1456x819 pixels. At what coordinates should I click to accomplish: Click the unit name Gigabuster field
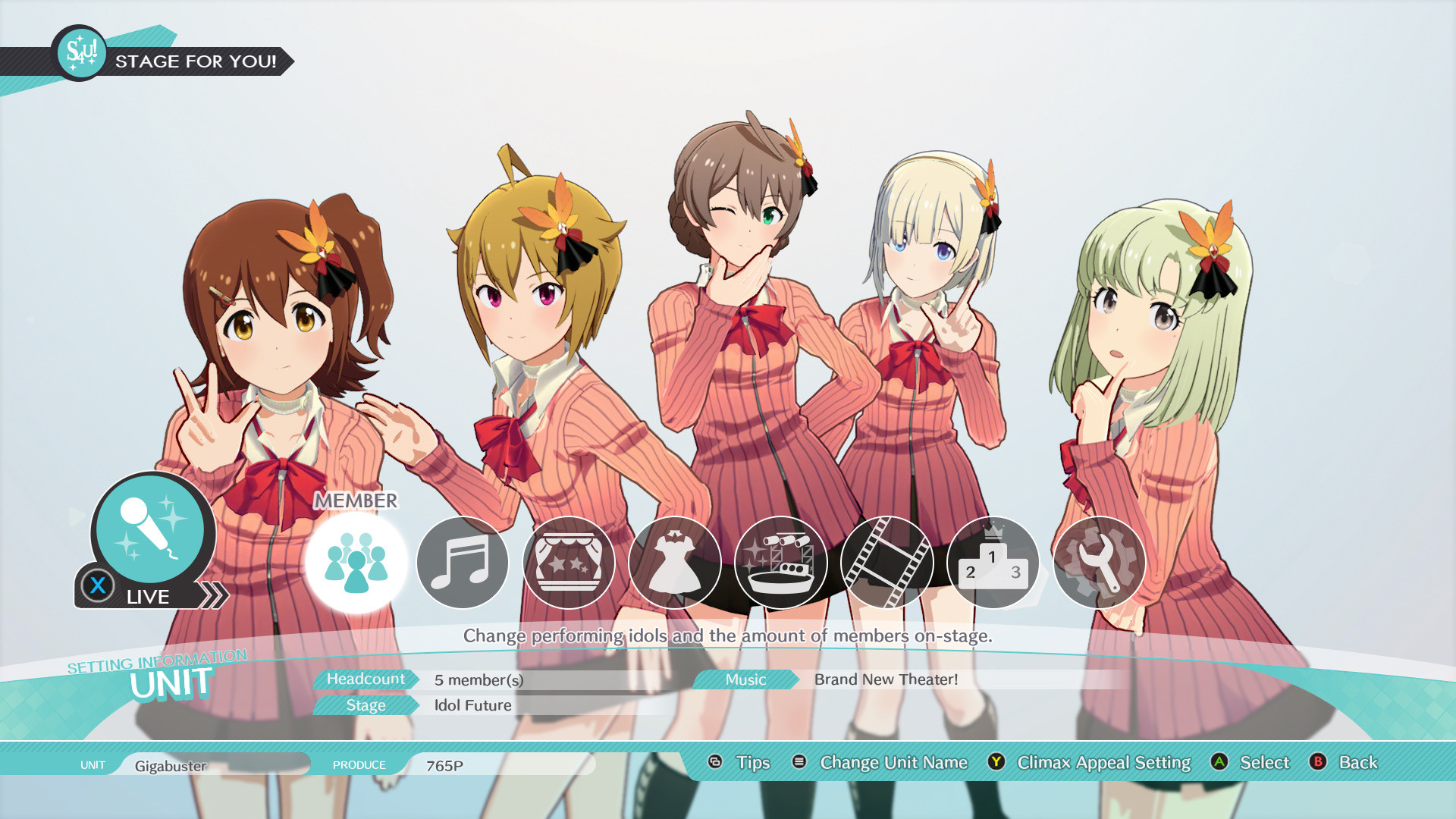coord(171,765)
